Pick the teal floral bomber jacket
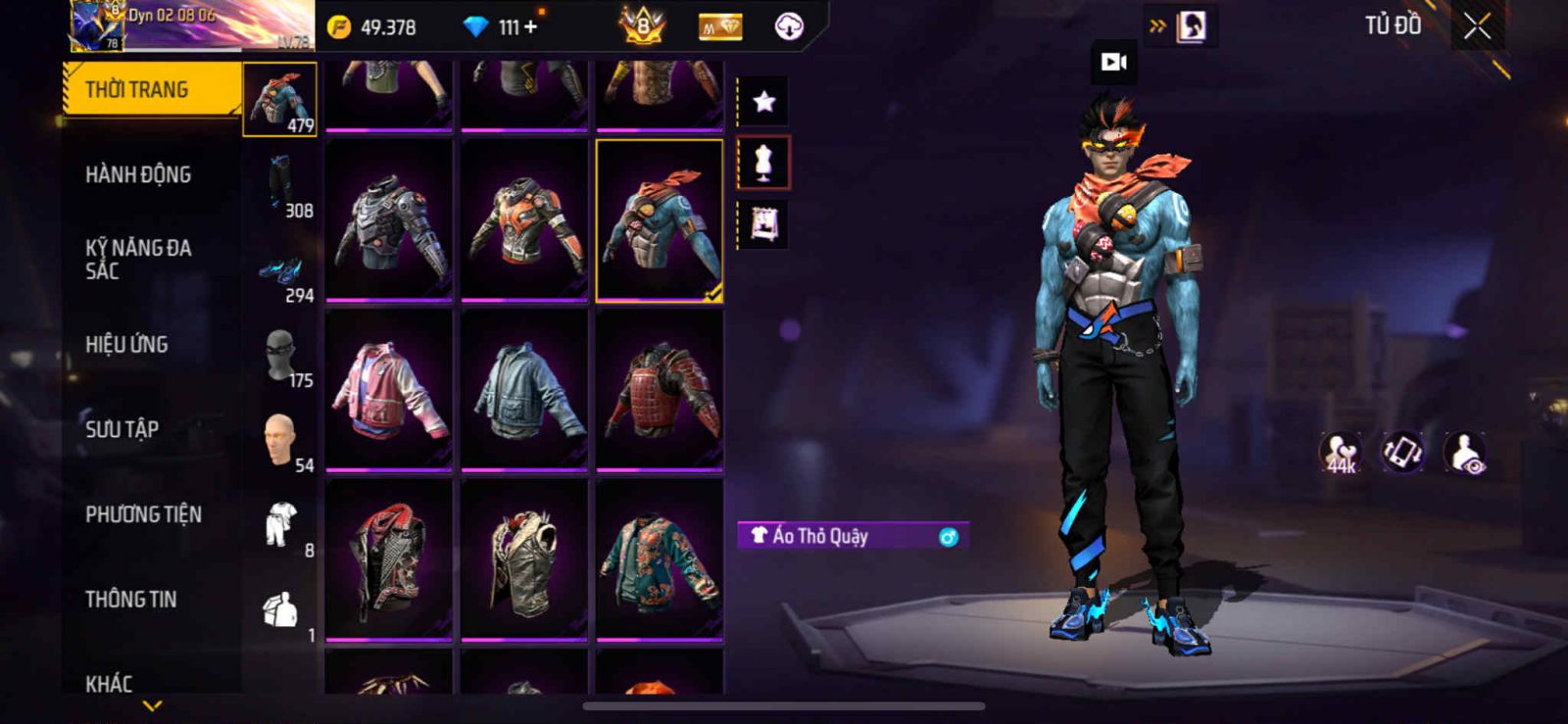1568x724 pixels. [x=660, y=559]
